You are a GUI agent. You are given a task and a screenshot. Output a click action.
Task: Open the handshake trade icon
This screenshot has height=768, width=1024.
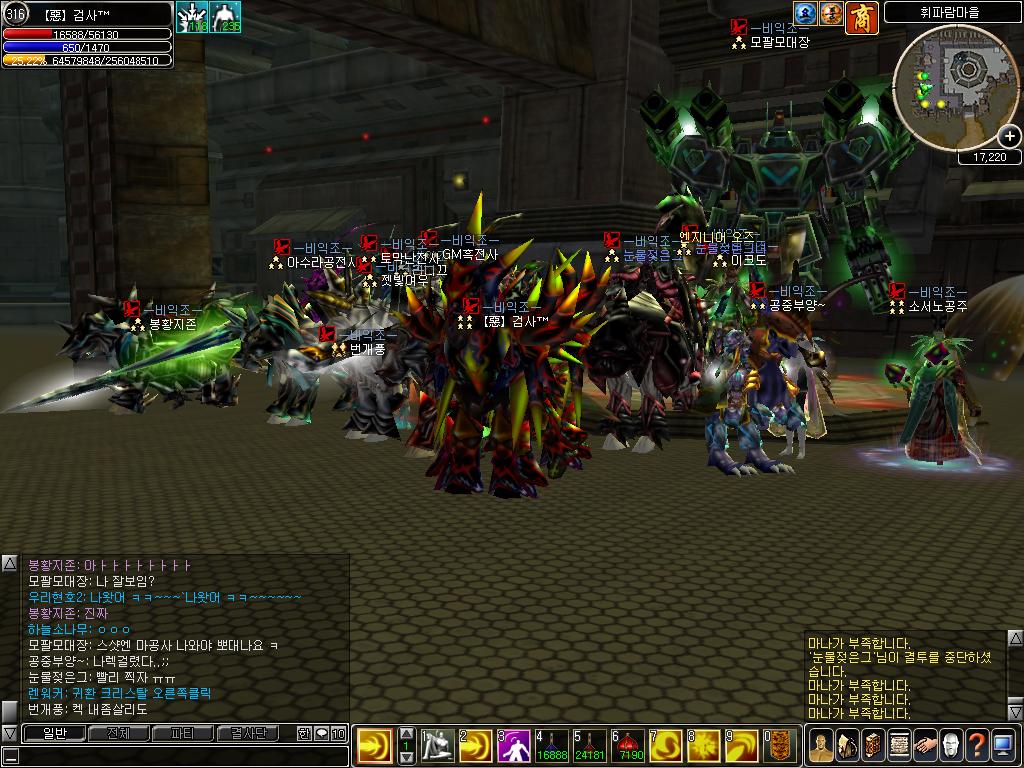point(925,745)
